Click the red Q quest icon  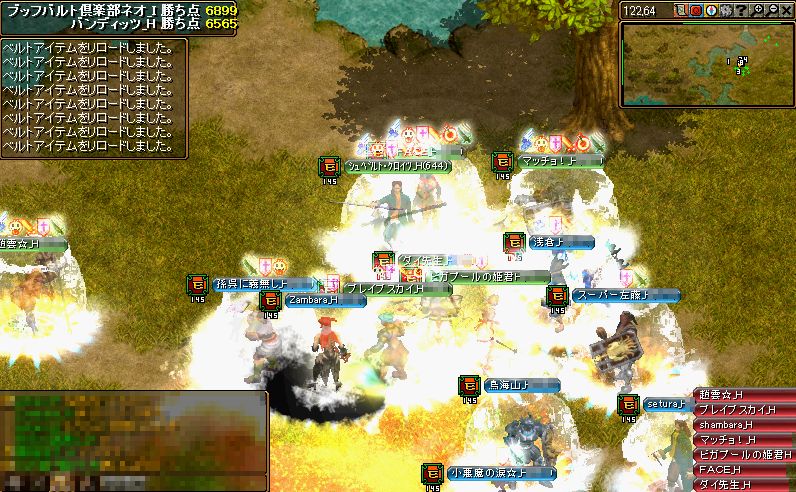696,10
